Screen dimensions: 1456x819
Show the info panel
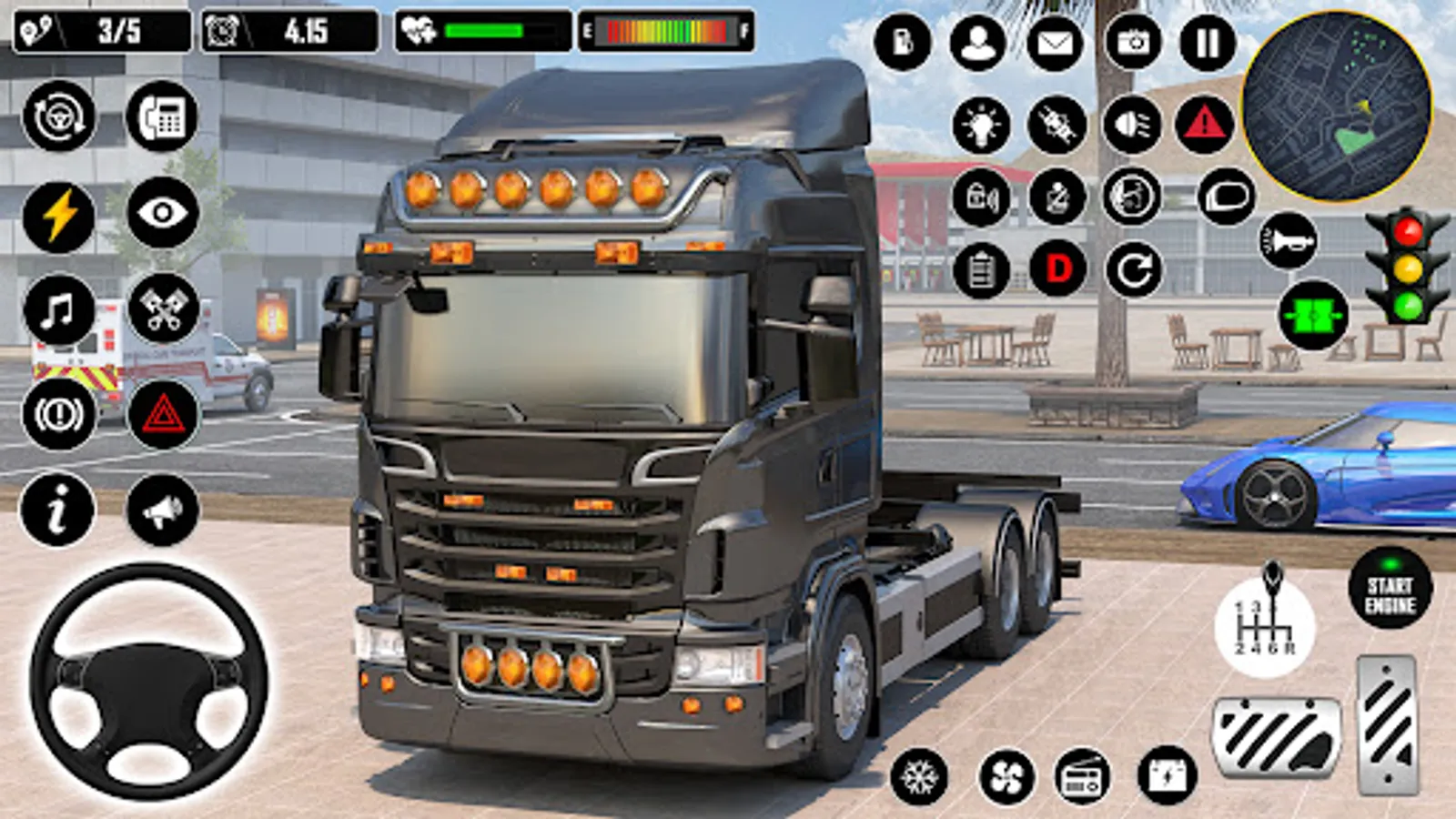click(x=57, y=510)
